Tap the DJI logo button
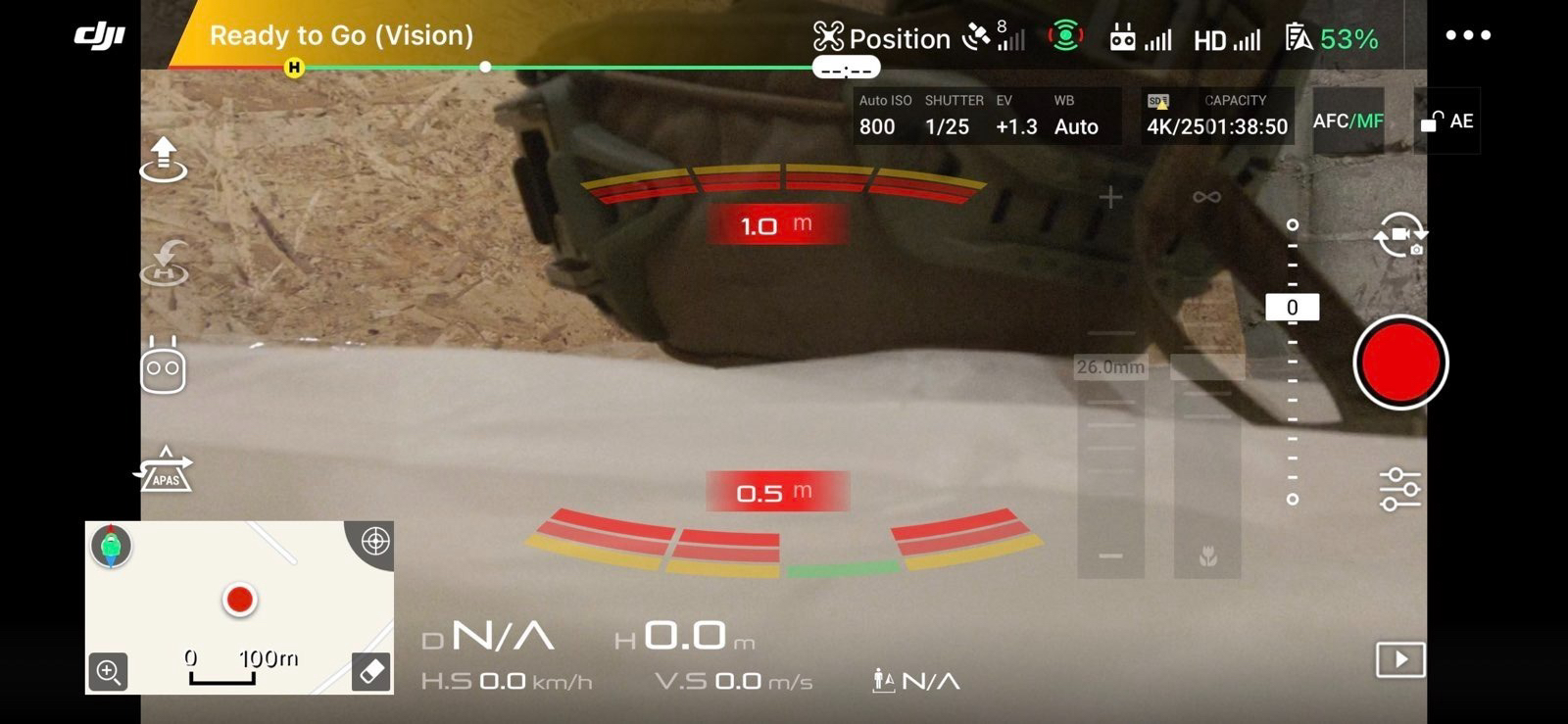1568x724 pixels. pyautogui.click(x=100, y=36)
